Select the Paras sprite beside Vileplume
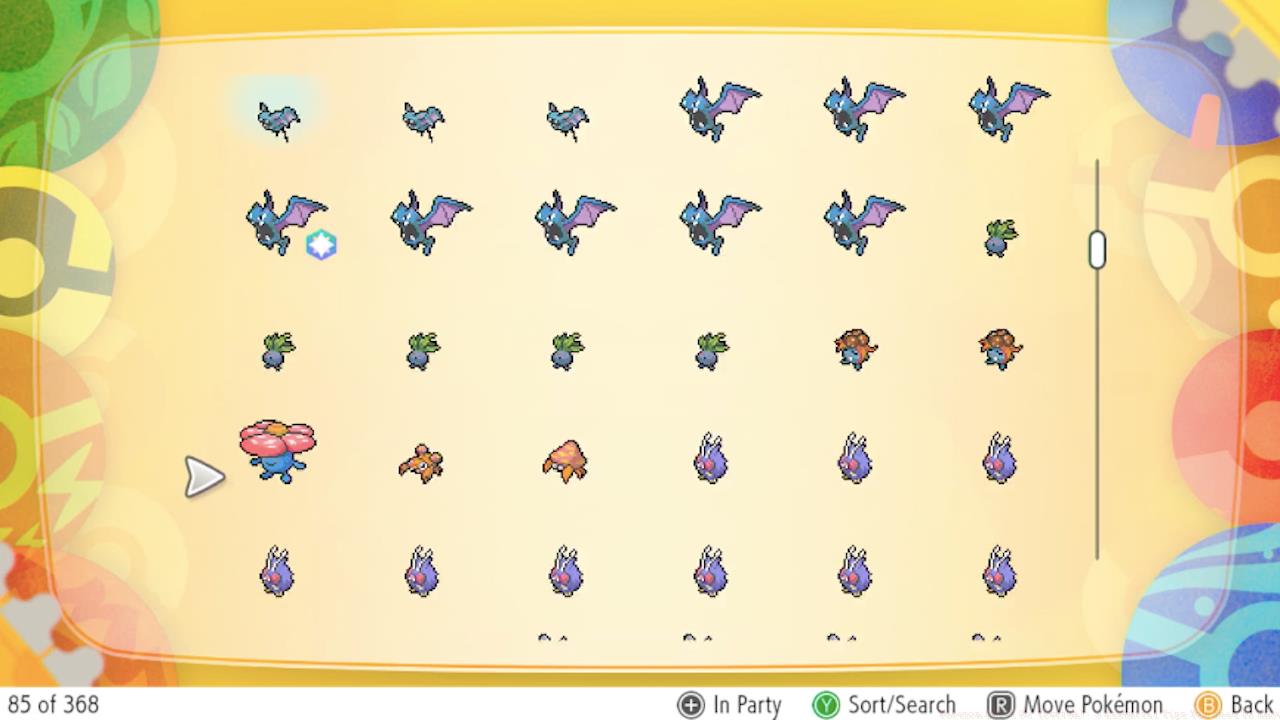 point(420,462)
